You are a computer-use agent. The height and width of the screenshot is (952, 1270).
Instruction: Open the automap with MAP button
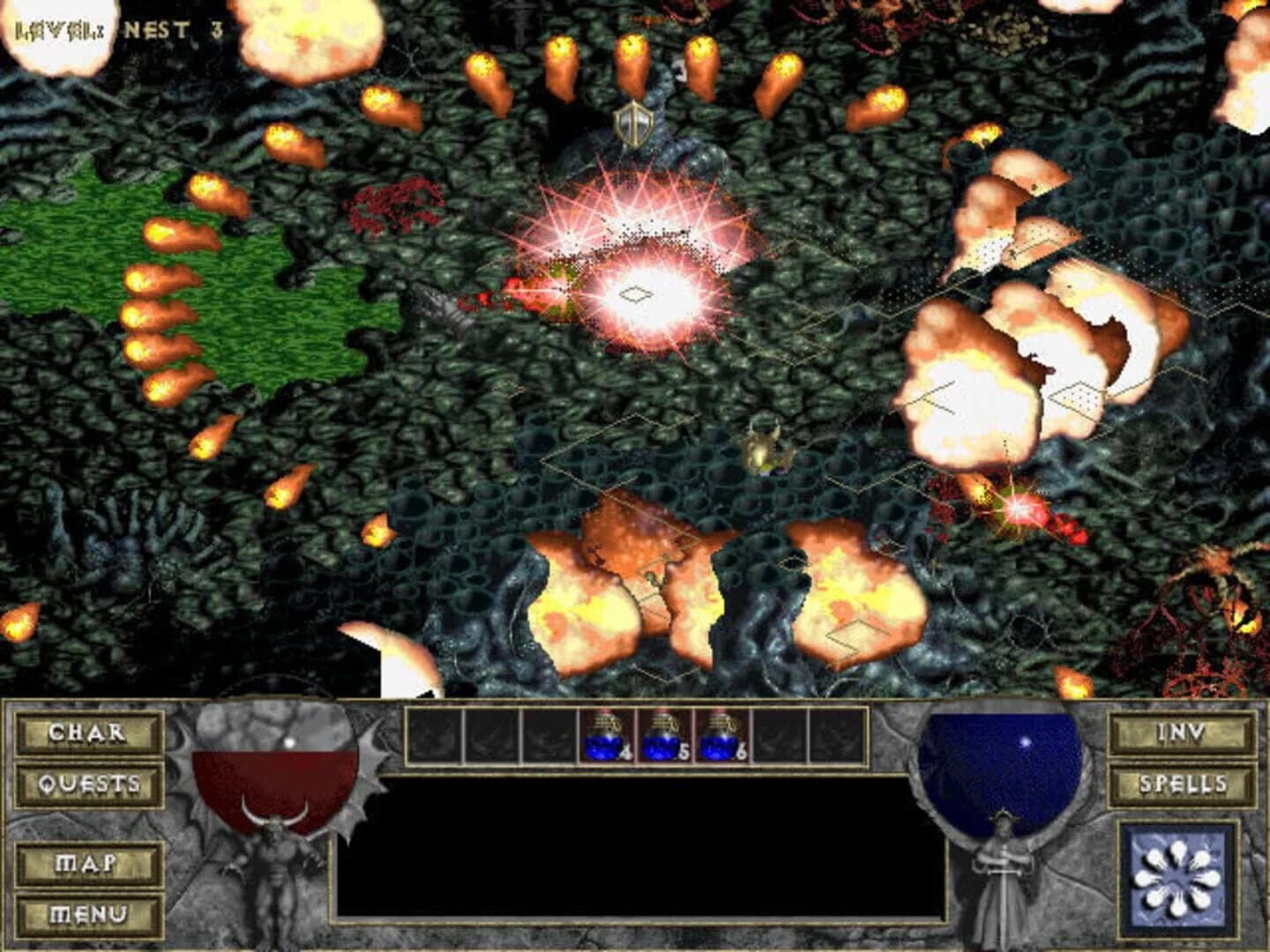87,864
